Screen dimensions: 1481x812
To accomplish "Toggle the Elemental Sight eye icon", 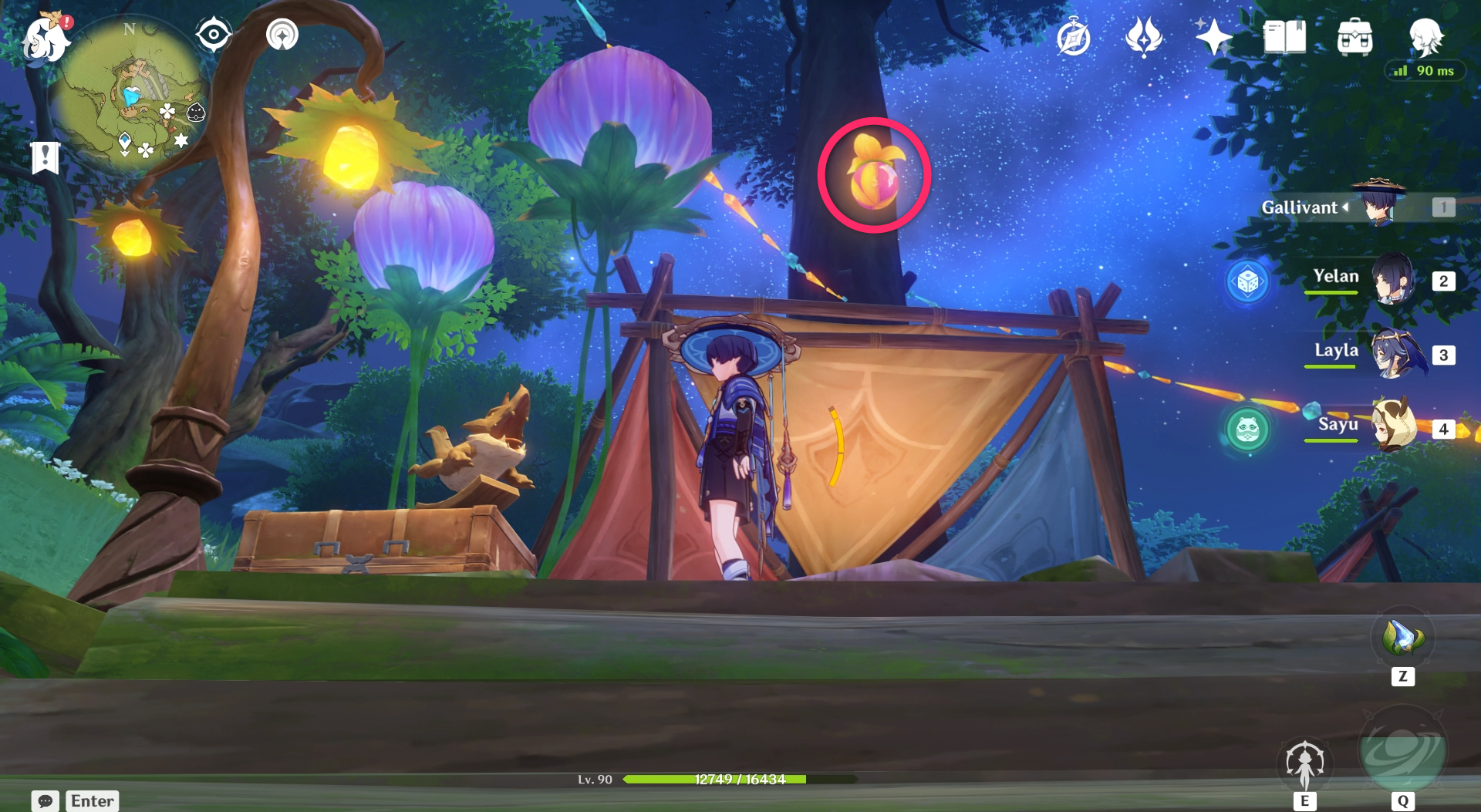I will [x=213, y=35].
